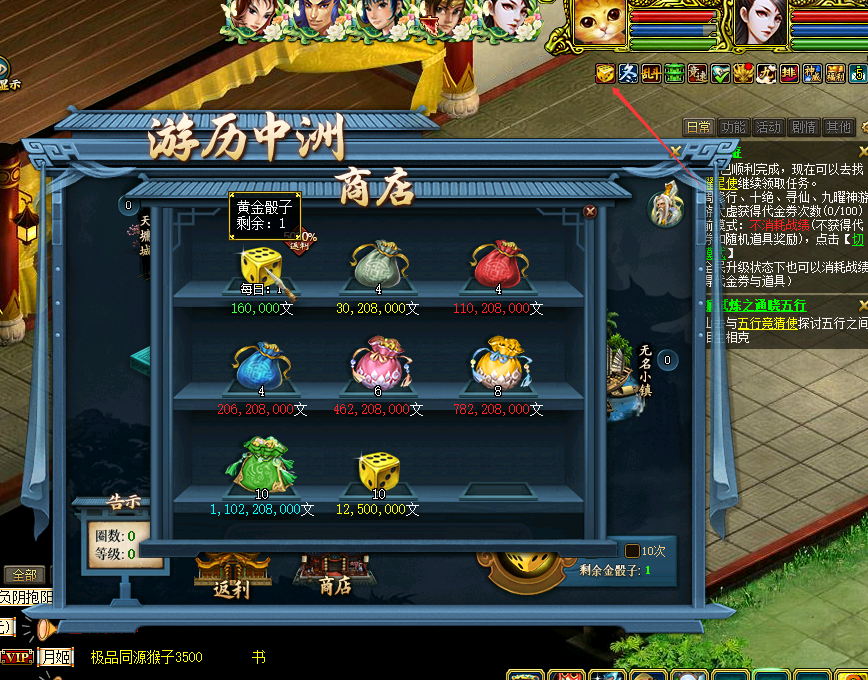Select the 全部 chat channel tab
This screenshot has height=680, width=868.
point(24,575)
